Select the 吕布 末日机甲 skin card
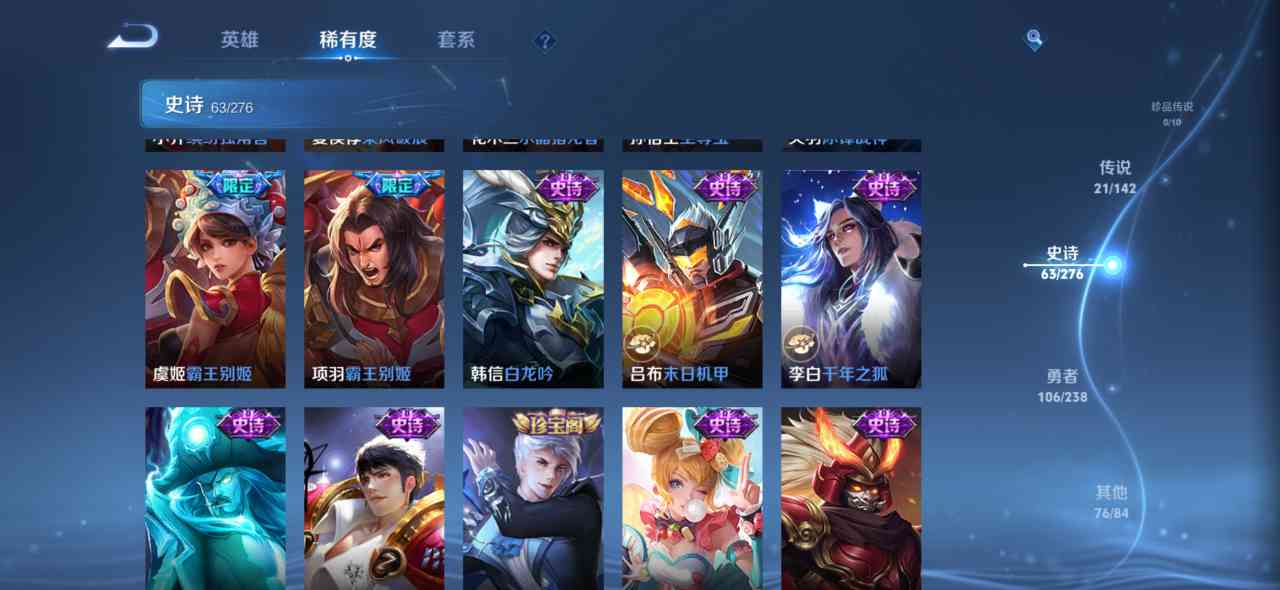This screenshot has width=1280, height=590. [x=692, y=278]
